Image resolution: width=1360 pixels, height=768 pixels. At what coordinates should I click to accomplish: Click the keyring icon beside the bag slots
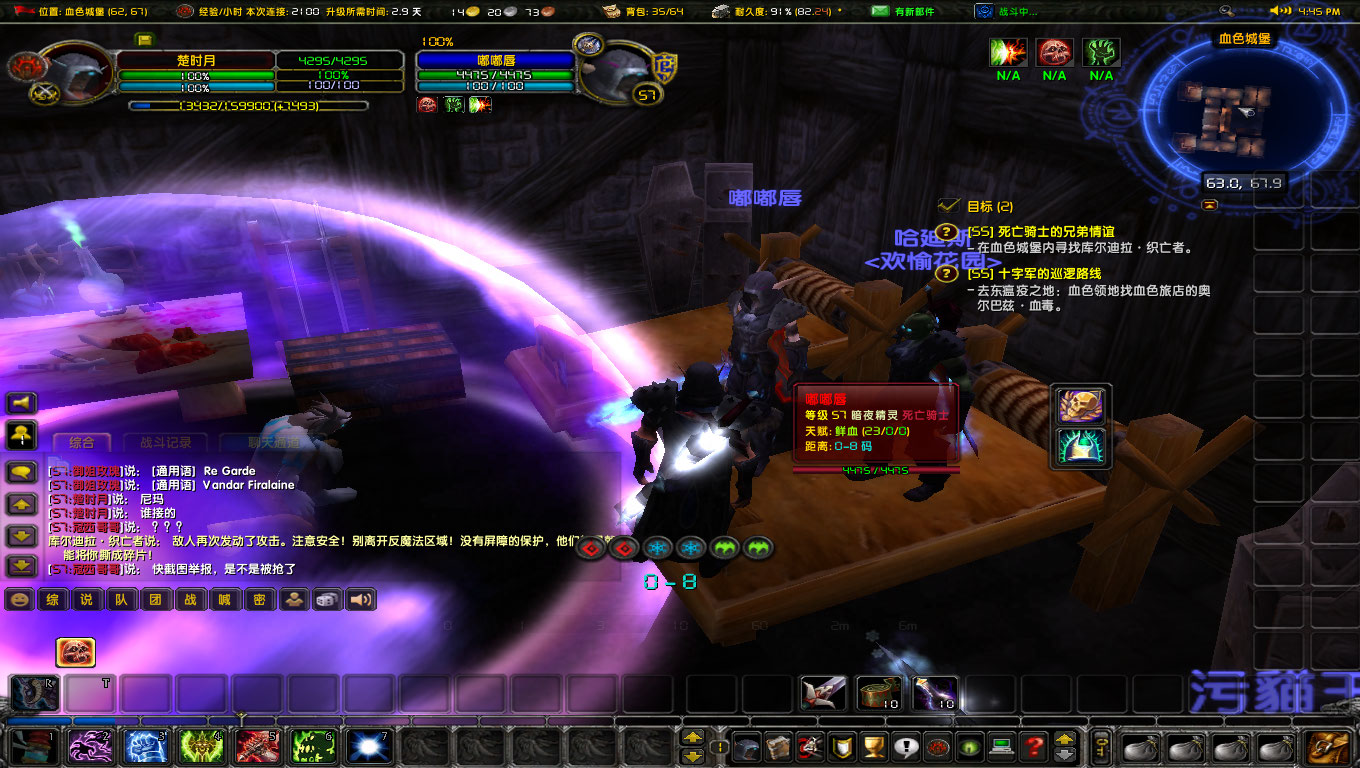1102,748
